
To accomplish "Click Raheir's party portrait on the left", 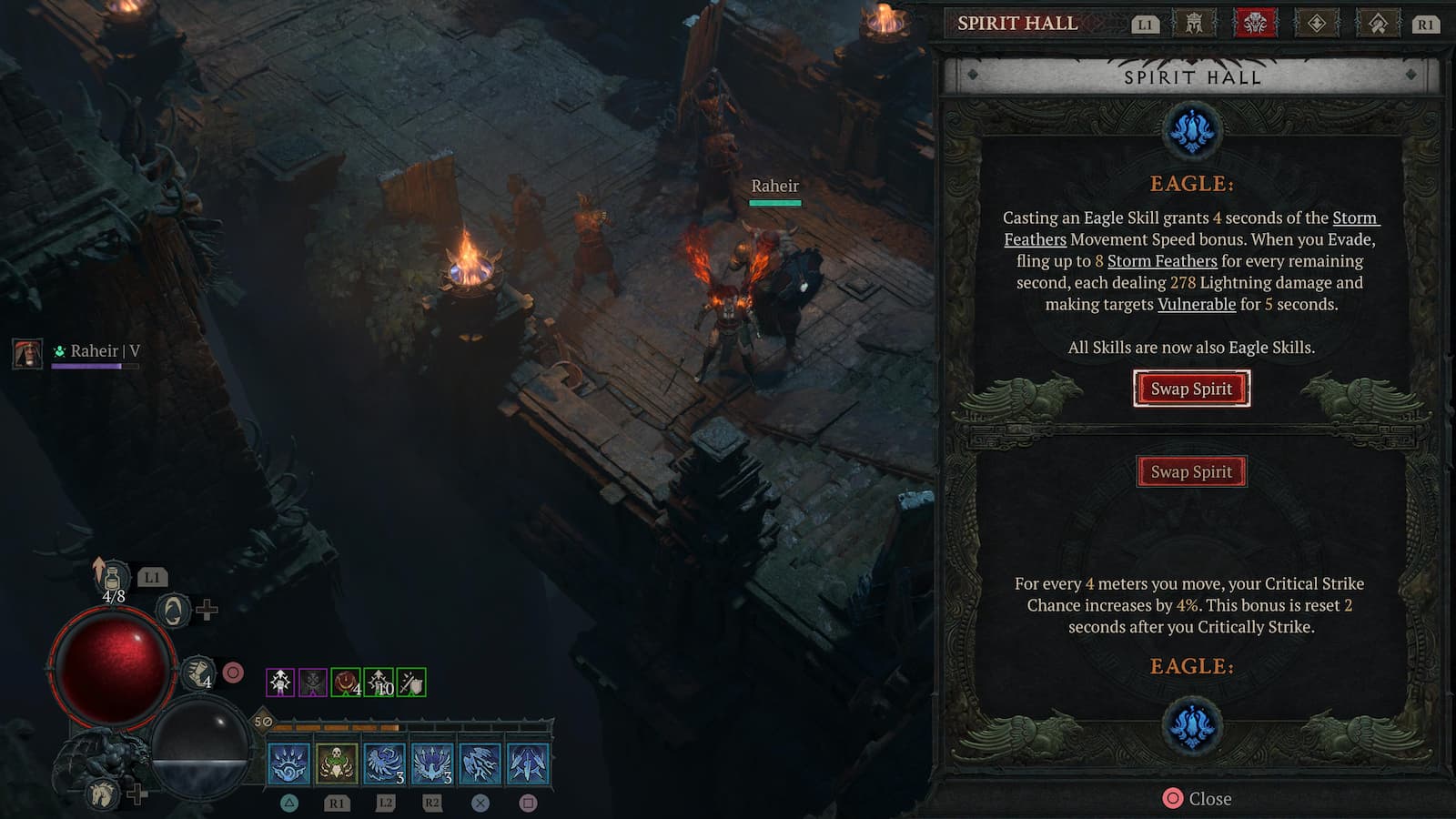I will (x=26, y=354).
